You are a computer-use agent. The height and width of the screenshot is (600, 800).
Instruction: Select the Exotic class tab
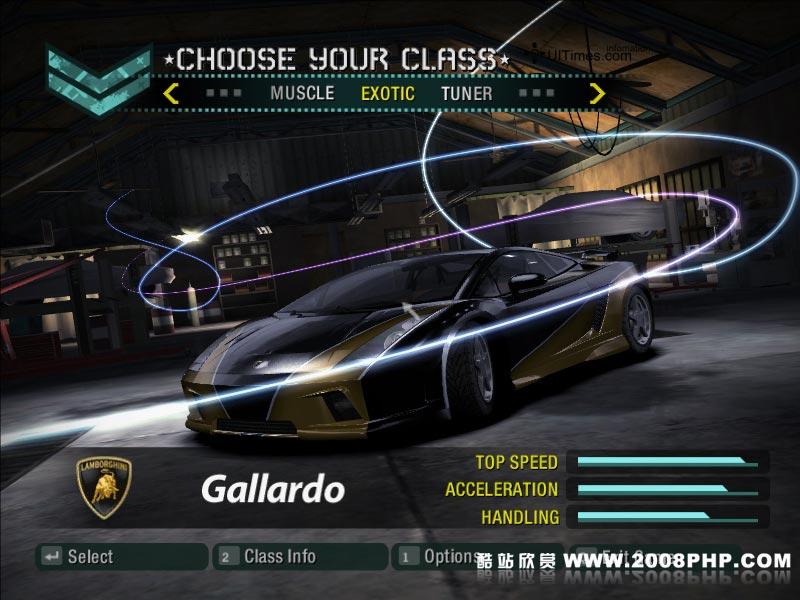pyautogui.click(x=387, y=93)
